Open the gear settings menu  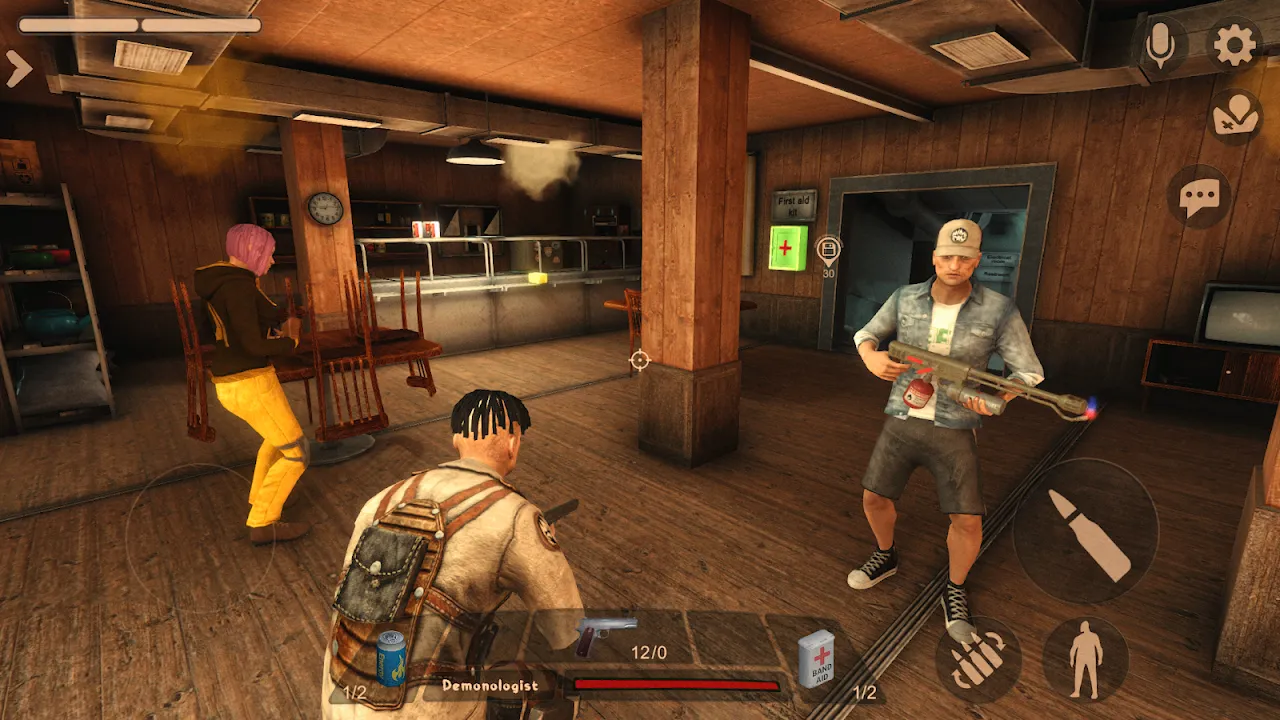pyautogui.click(x=1234, y=45)
